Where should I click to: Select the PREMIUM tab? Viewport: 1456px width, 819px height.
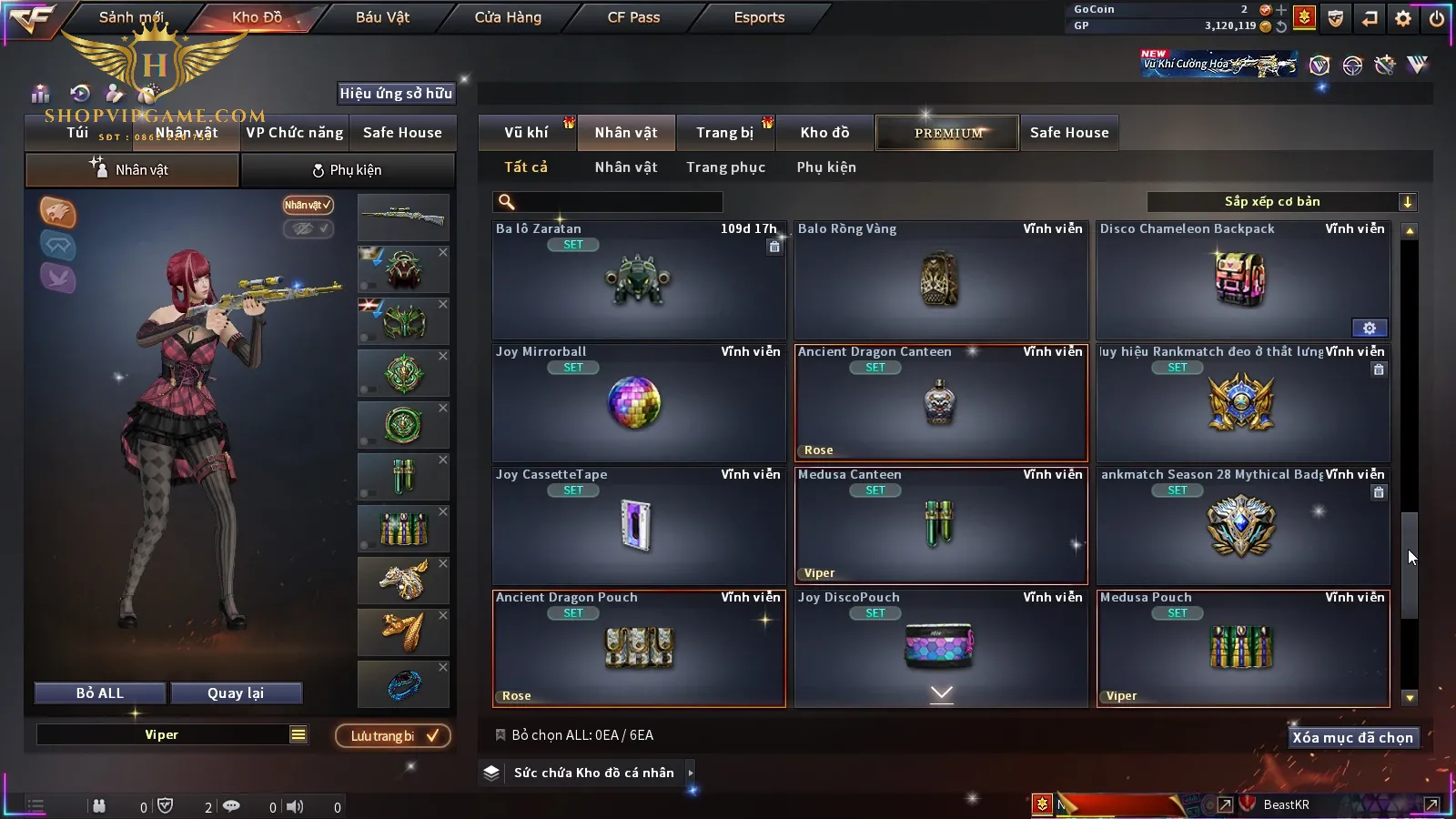[x=948, y=133]
